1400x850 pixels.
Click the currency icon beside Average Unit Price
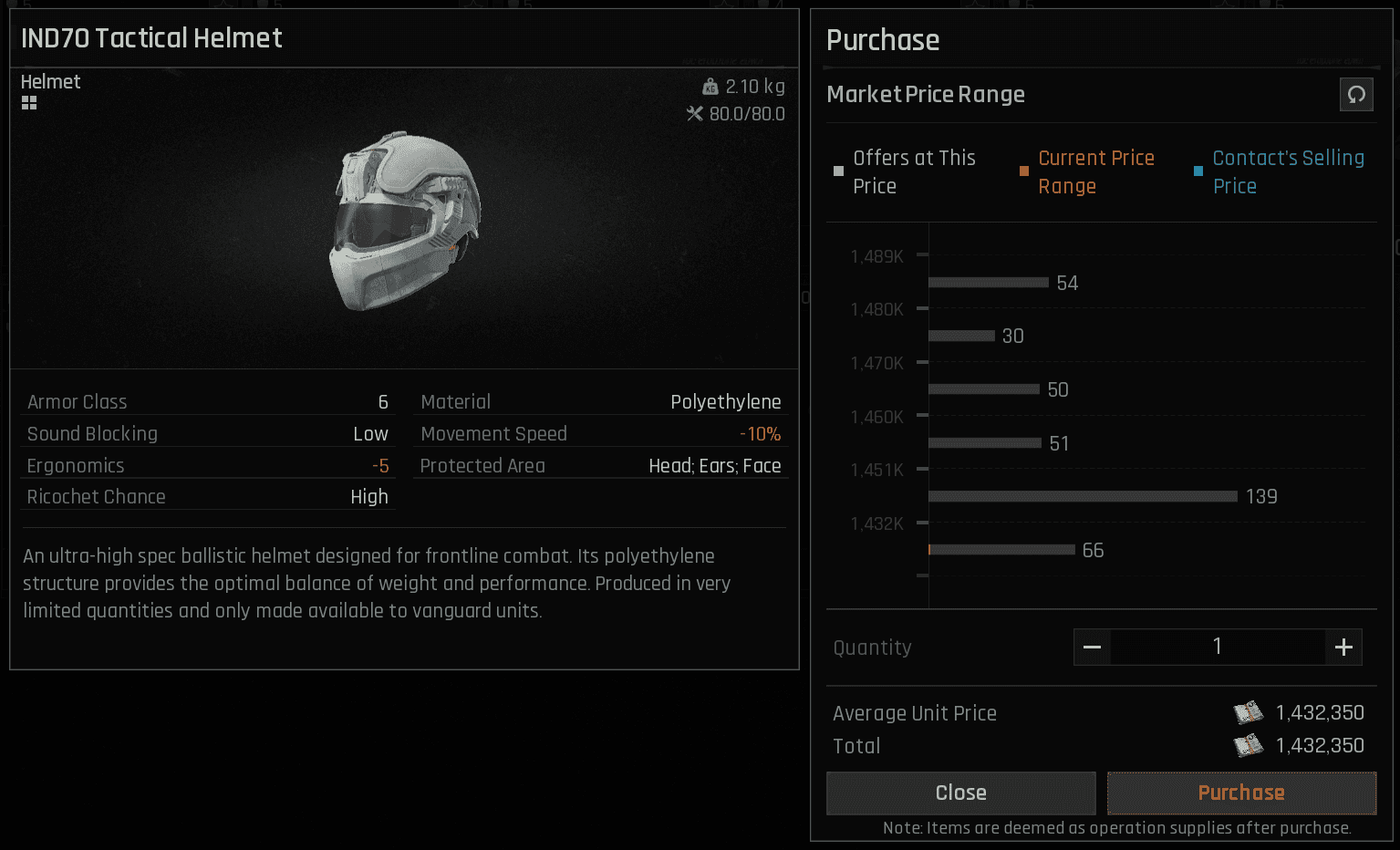tap(1249, 712)
